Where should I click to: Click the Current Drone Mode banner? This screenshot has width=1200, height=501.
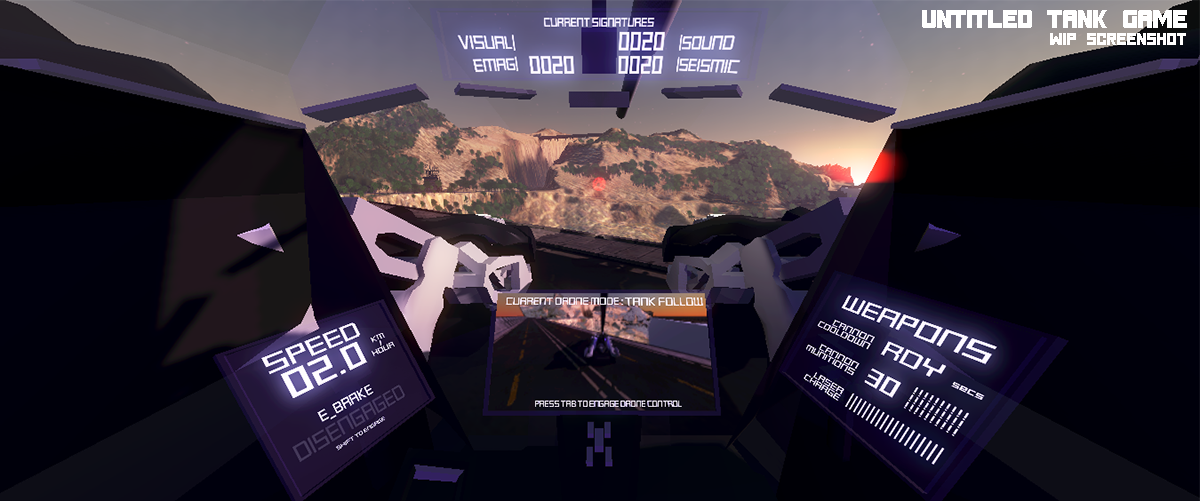point(604,301)
